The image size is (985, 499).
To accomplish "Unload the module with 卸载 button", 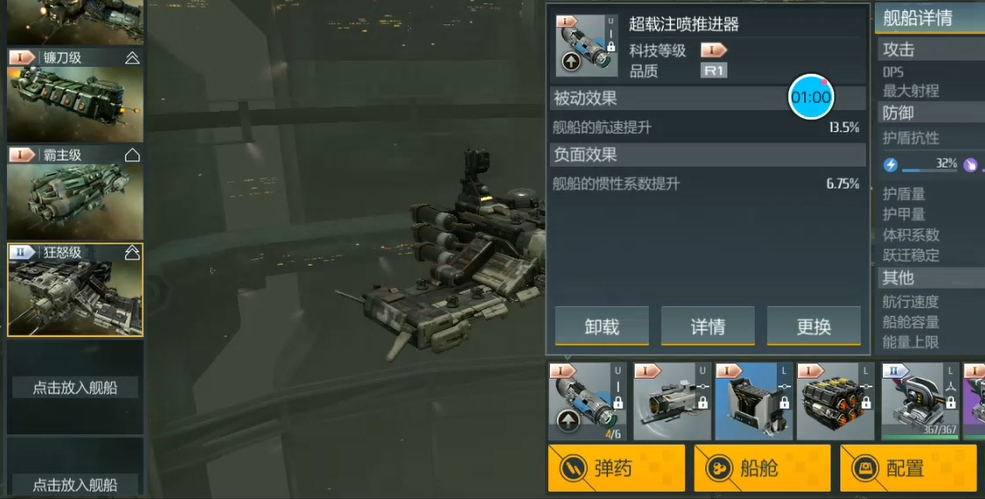I will 601,326.
